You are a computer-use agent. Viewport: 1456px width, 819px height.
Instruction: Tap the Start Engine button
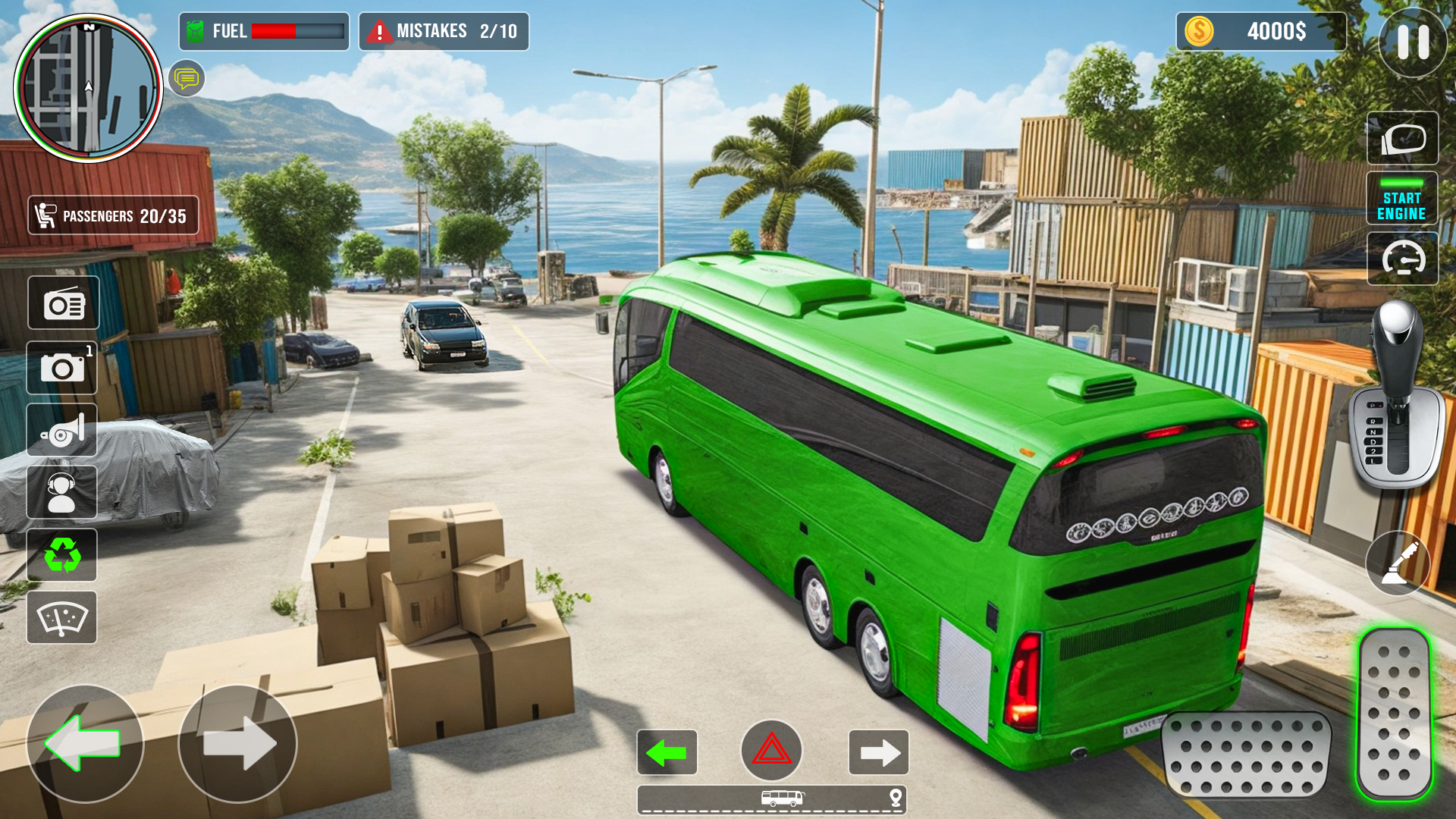[x=1401, y=199]
